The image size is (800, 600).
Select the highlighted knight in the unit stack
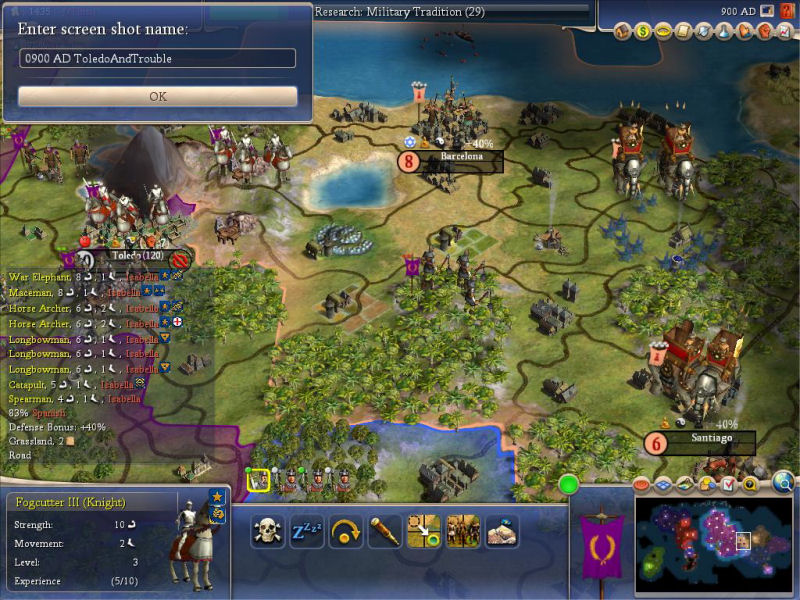257,480
